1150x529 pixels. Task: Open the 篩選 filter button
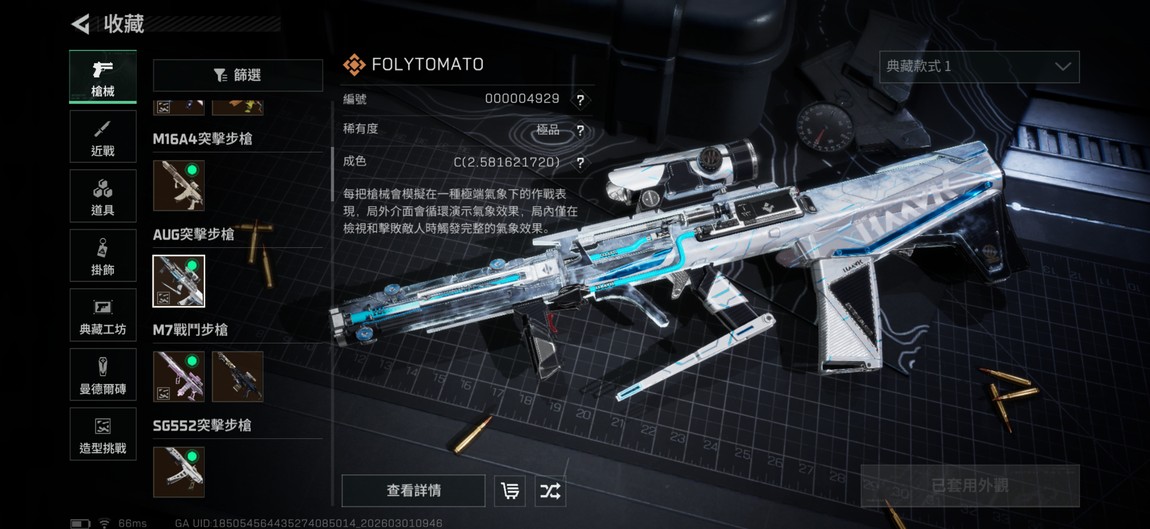(x=238, y=75)
